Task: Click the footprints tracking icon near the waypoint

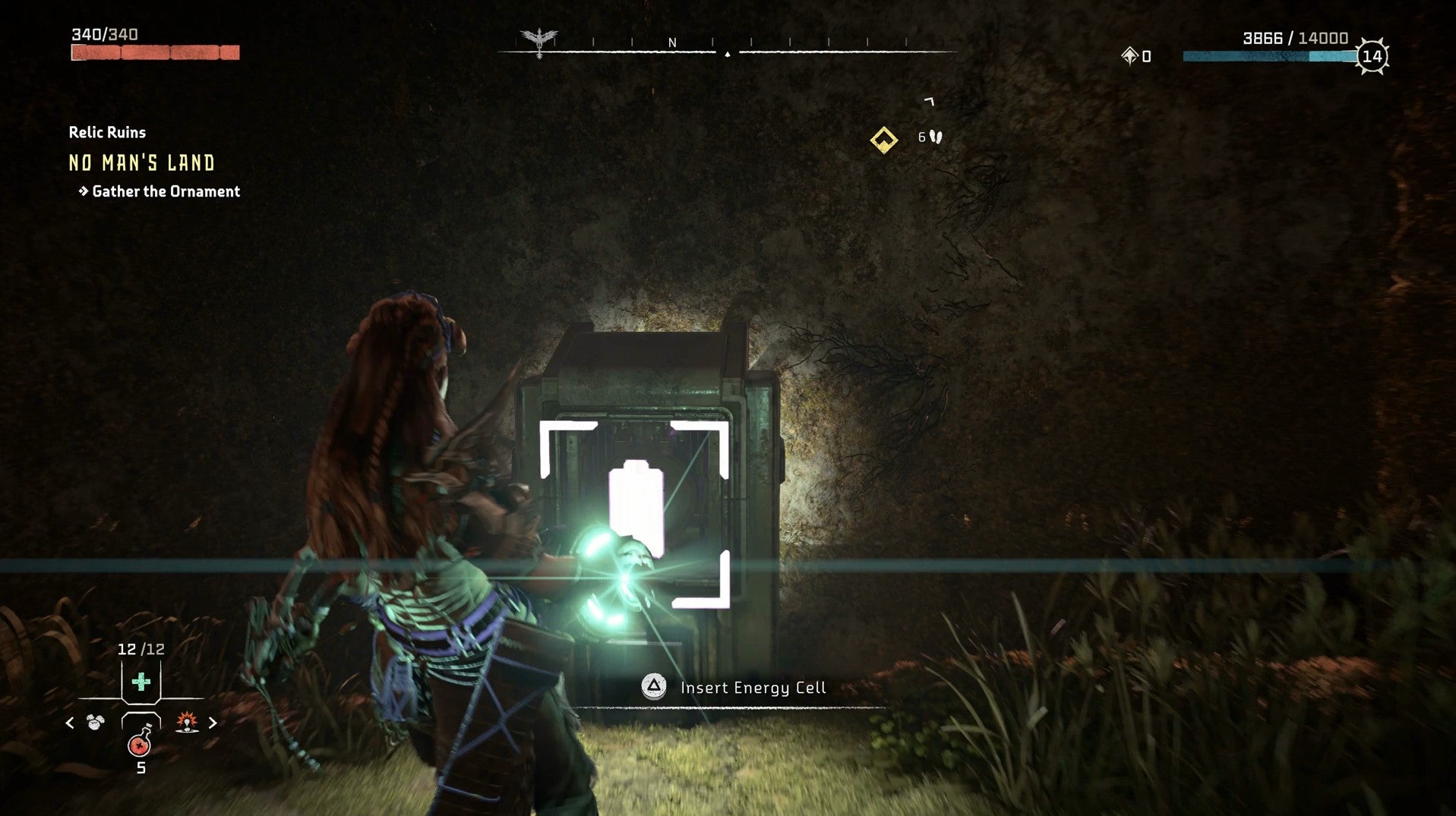Action: click(x=933, y=139)
